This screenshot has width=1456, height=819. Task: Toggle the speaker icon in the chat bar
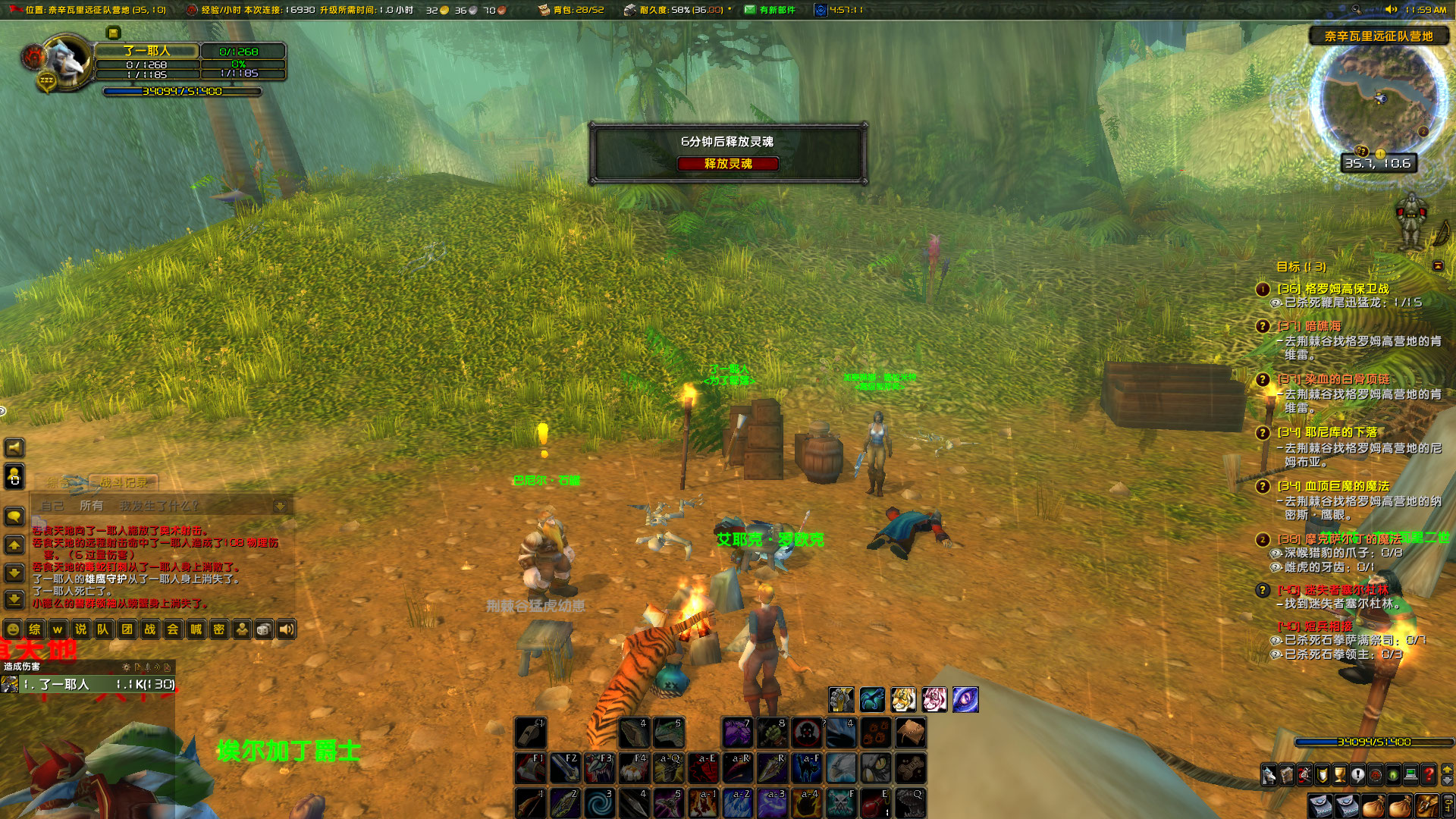(x=286, y=630)
